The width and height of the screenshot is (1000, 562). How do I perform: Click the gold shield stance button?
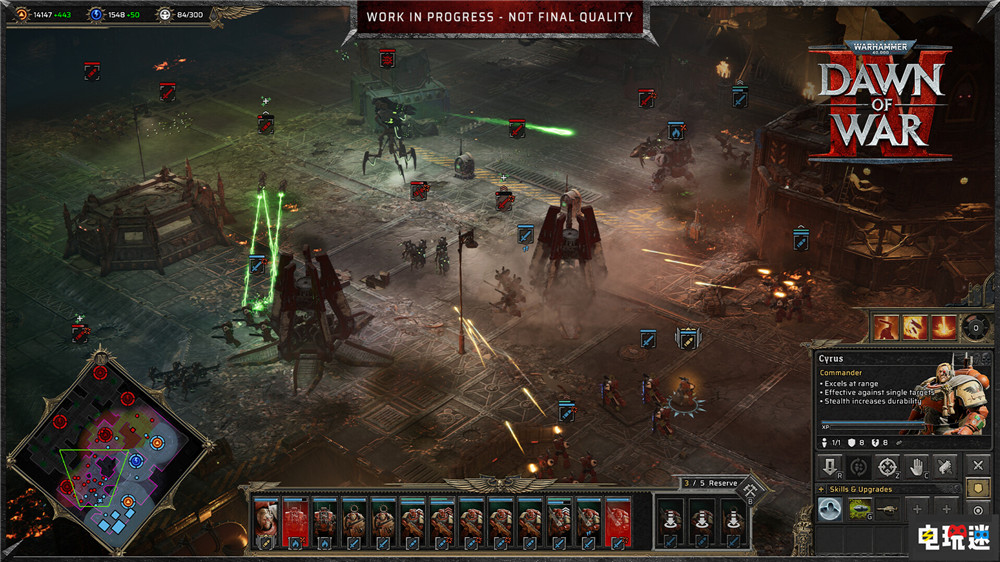pos(979,489)
